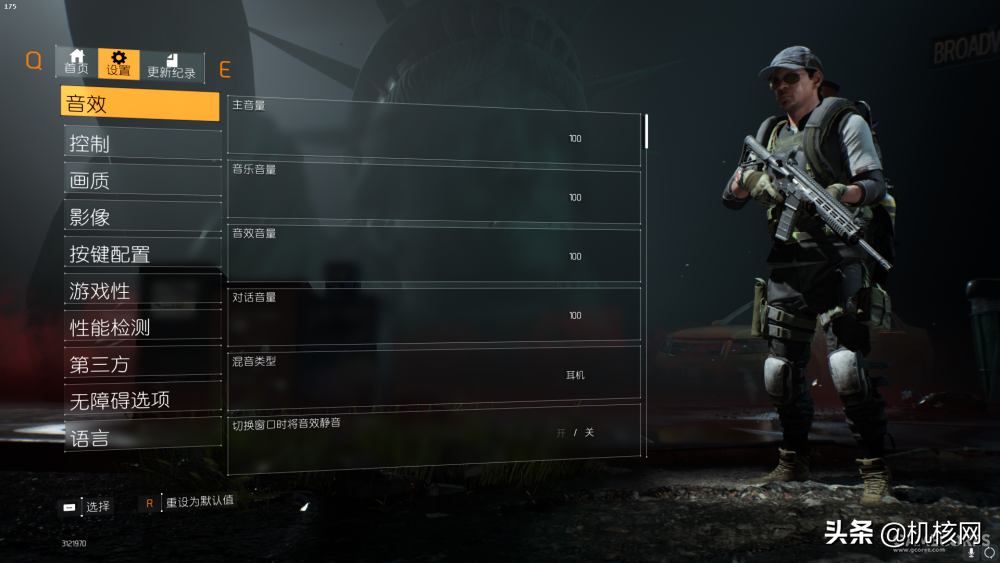Open the 更新纪录 update log tab
The width and height of the screenshot is (1000, 563).
172,66
